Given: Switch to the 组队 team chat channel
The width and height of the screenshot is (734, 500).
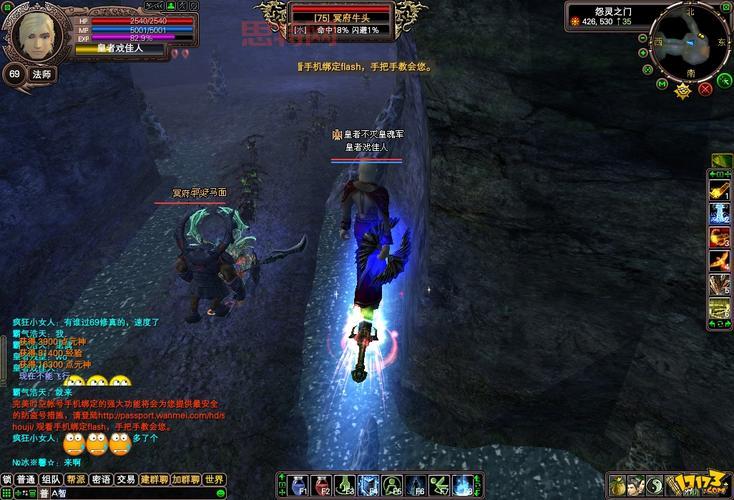Looking at the screenshot, I should click(50, 480).
